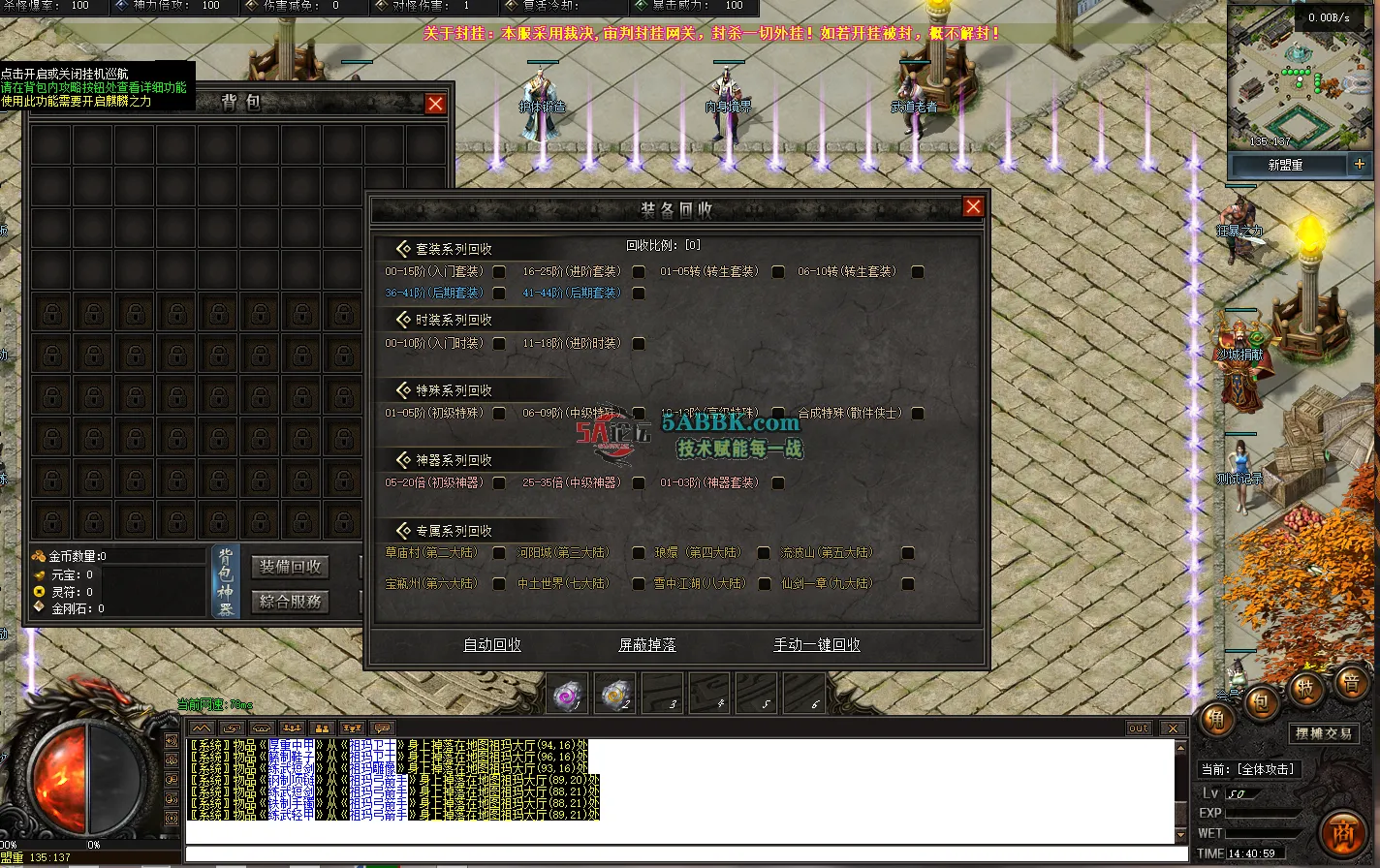This screenshot has width=1380, height=868.
Task: Click the 手动一键回收 link
Action: 816,644
